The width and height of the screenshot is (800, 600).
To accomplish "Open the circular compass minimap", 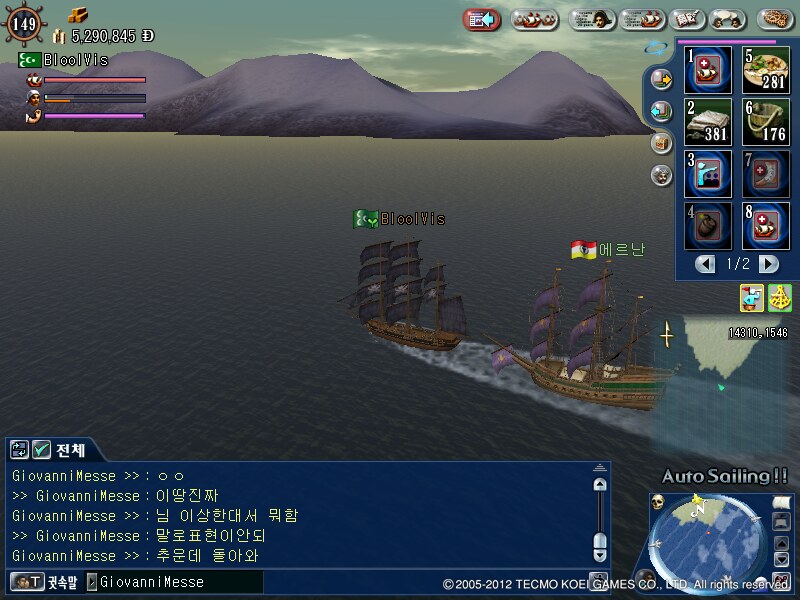I will 708,541.
